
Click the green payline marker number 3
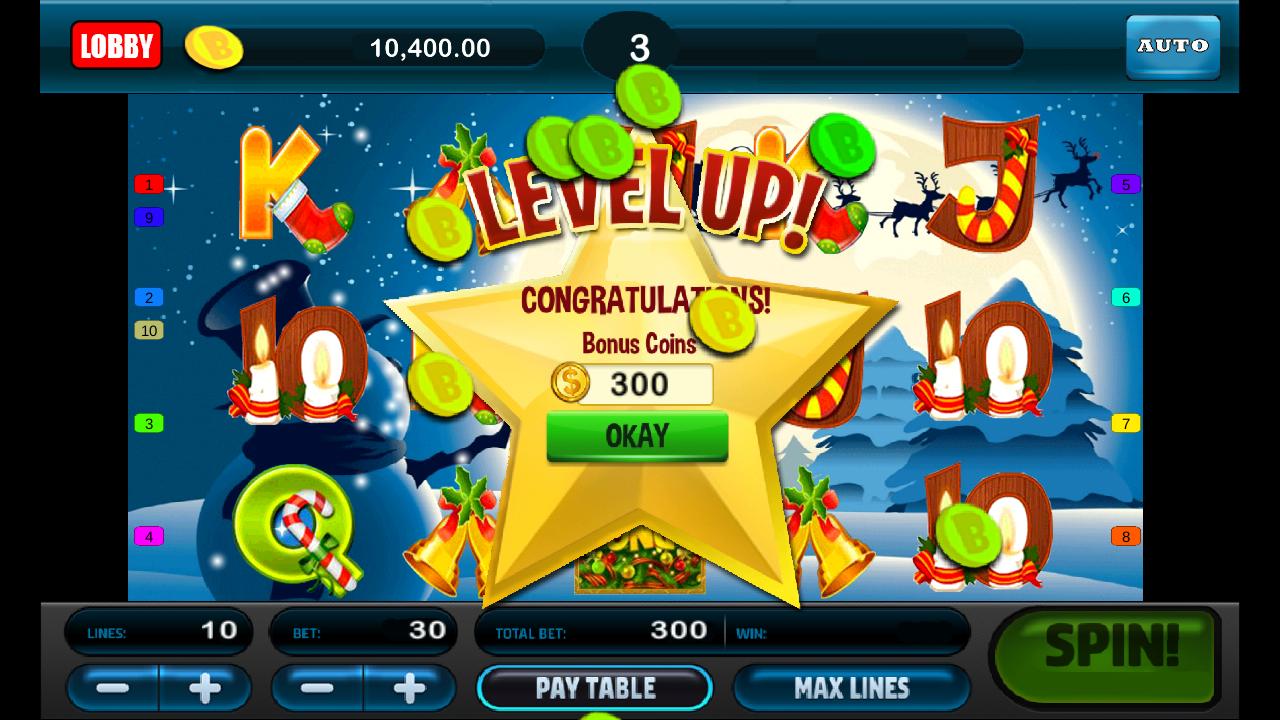pyautogui.click(x=147, y=423)
